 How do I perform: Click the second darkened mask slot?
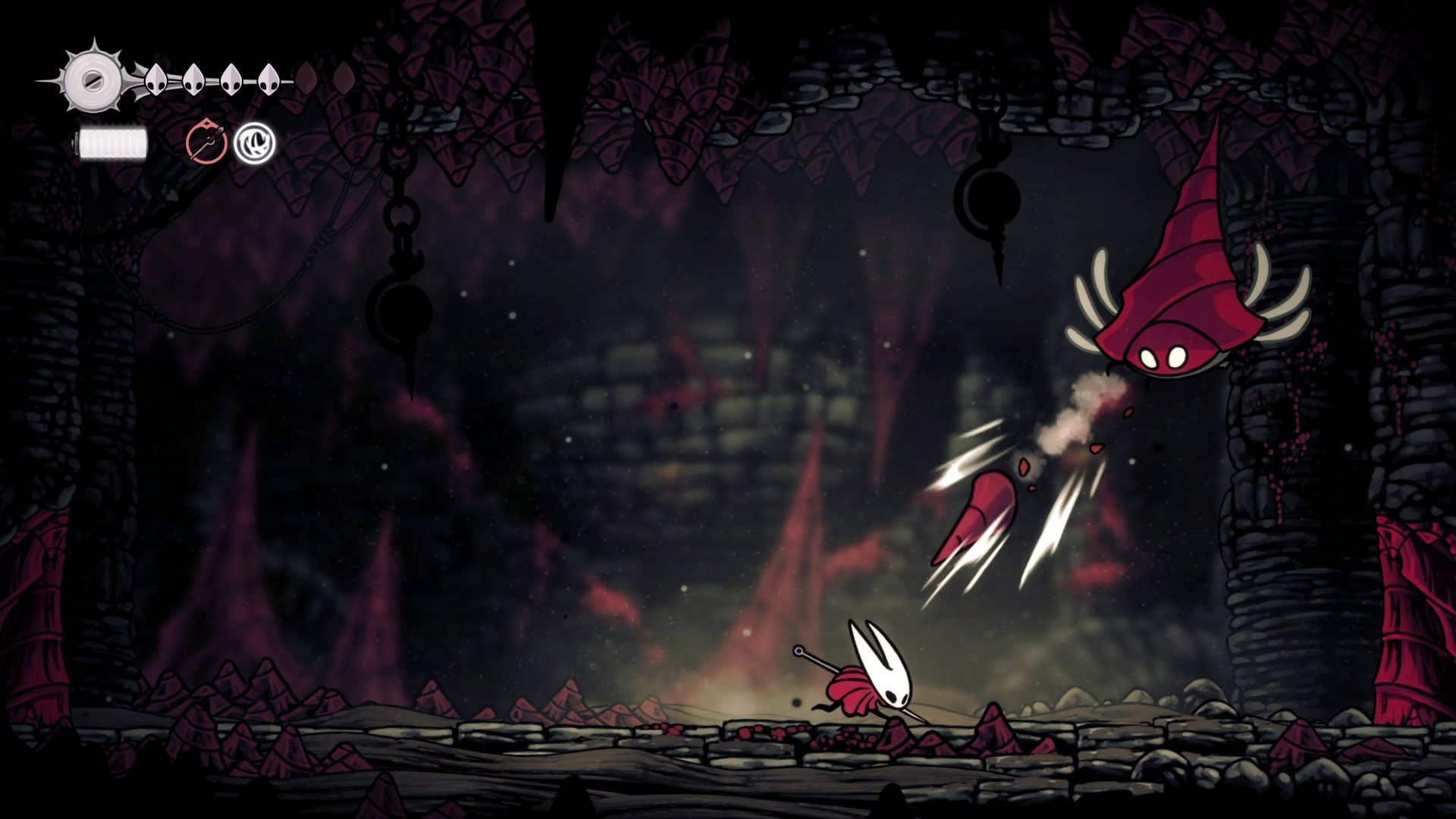[x=343, y=79]
